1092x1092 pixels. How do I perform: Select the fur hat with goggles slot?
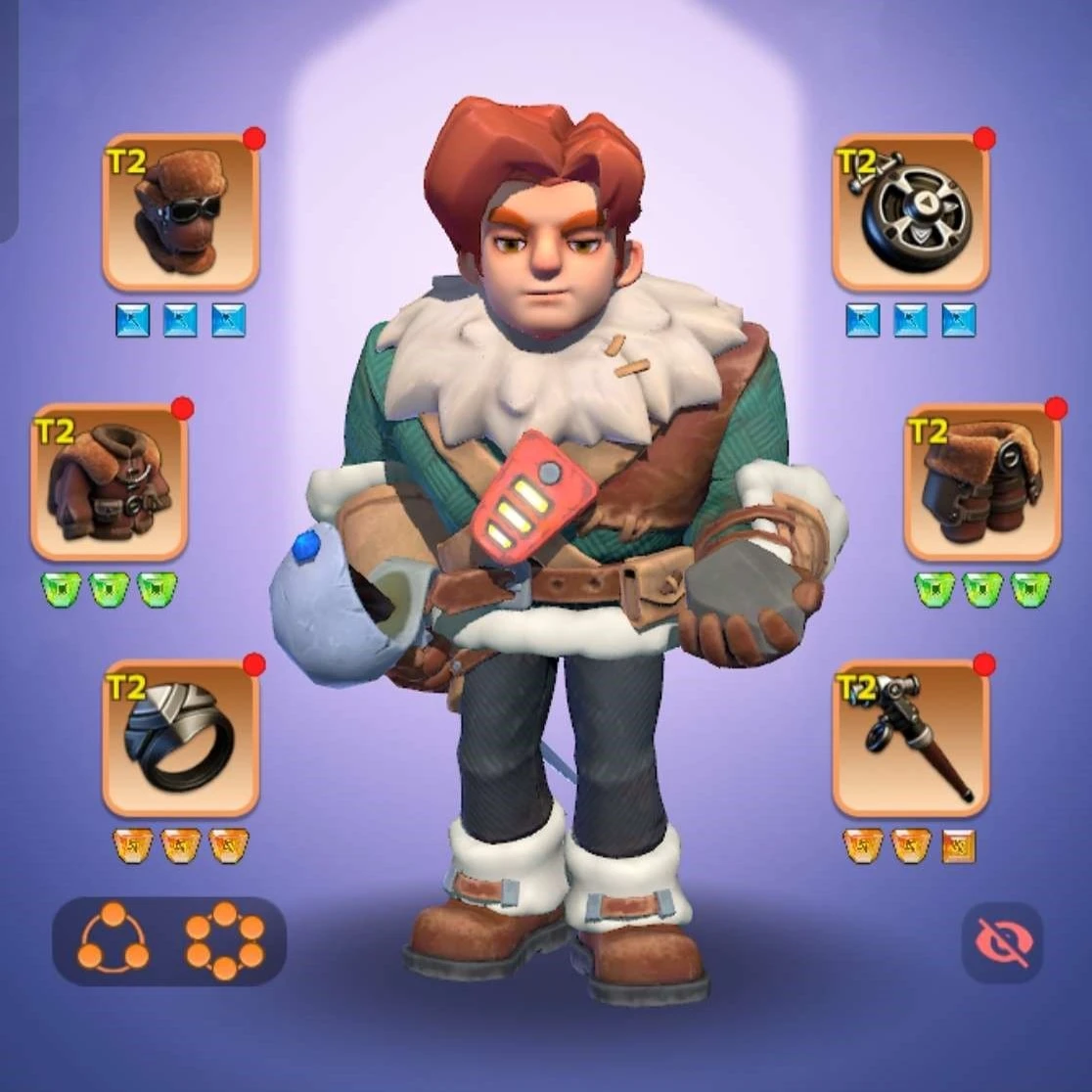181,212
